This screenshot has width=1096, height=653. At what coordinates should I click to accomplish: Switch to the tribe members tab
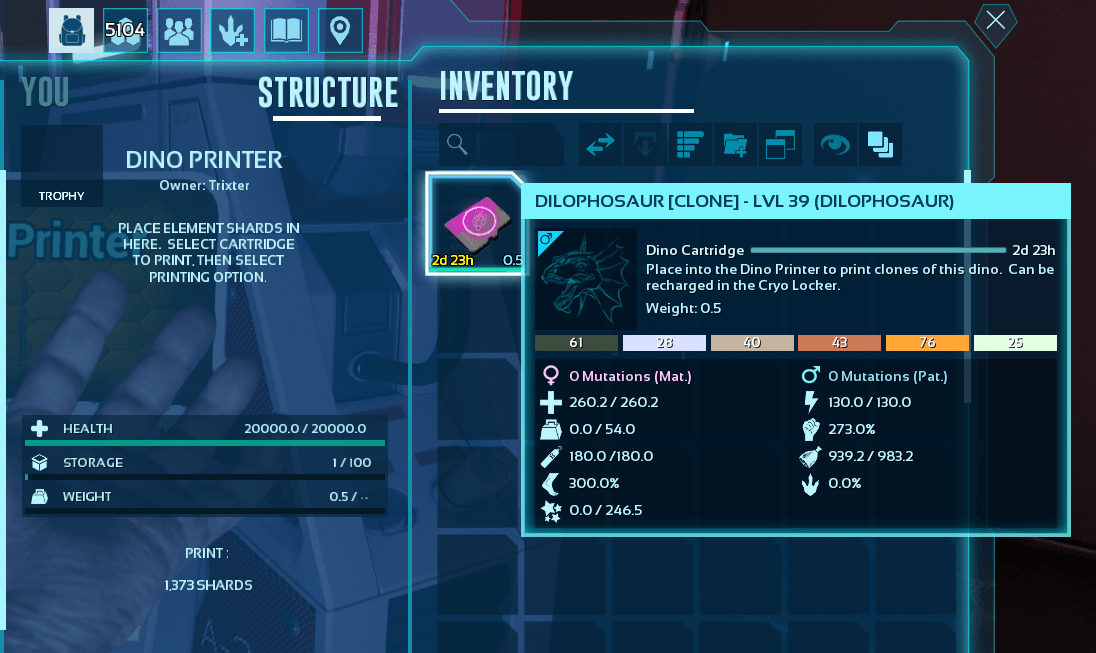click(x=180, y=31)
